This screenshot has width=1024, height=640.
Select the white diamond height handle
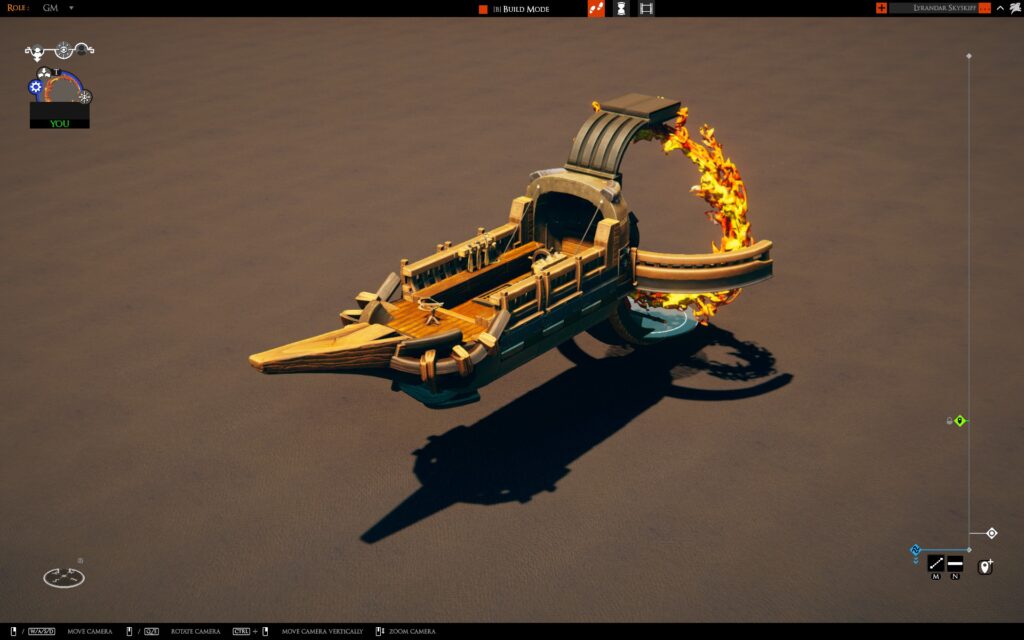[x=991, y=533]
